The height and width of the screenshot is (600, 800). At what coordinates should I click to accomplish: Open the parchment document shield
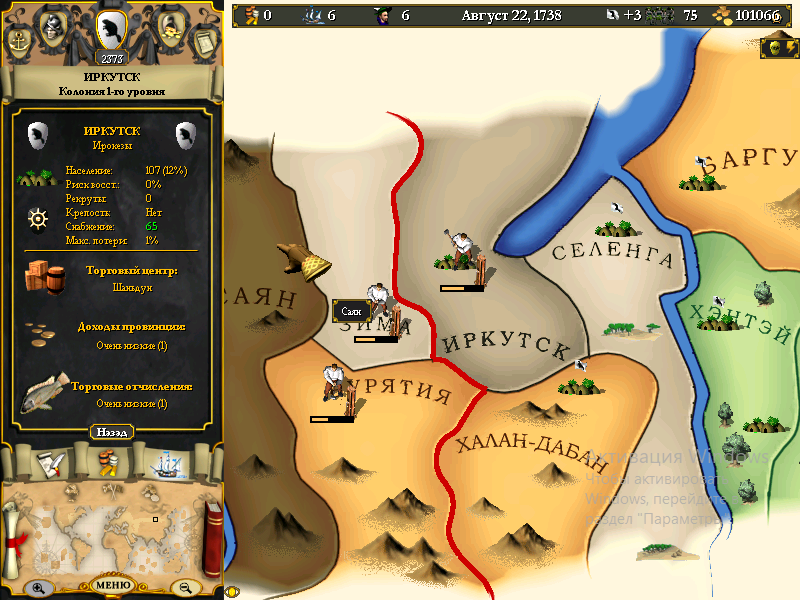click(205, 42)
